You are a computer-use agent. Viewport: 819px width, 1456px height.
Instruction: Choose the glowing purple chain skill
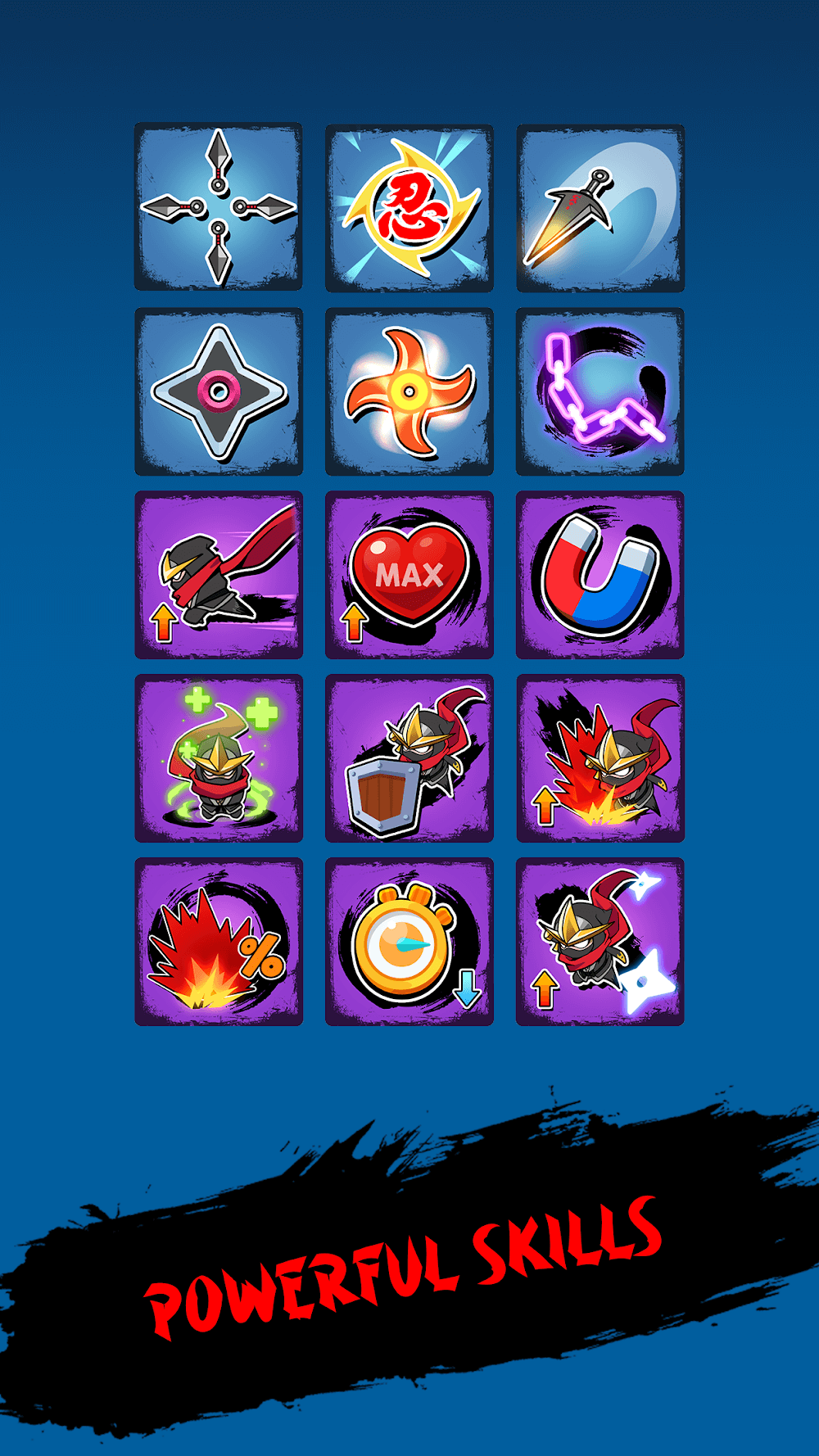(600, 391)
